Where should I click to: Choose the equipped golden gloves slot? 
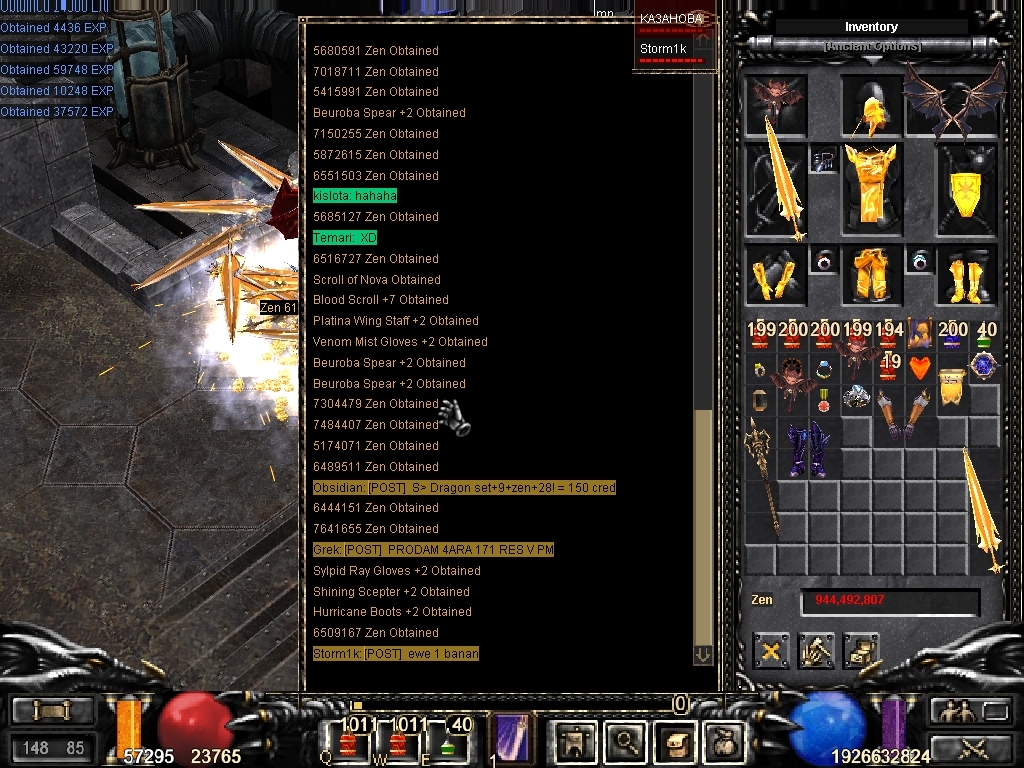coord(774,275)
